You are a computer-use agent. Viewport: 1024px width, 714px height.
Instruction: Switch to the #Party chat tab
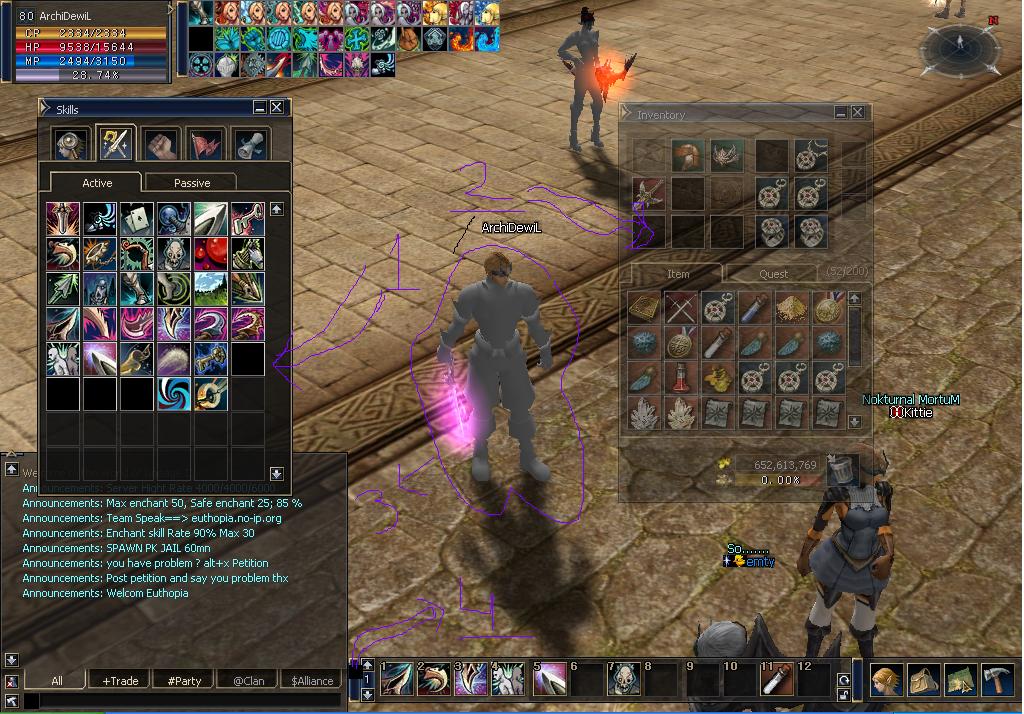184,681
